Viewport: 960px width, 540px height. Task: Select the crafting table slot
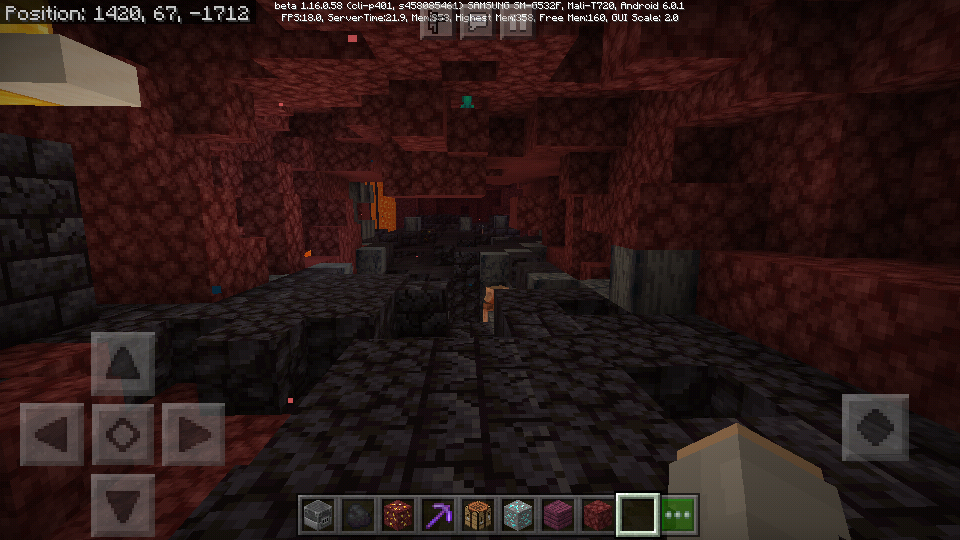tap(478, 515)
